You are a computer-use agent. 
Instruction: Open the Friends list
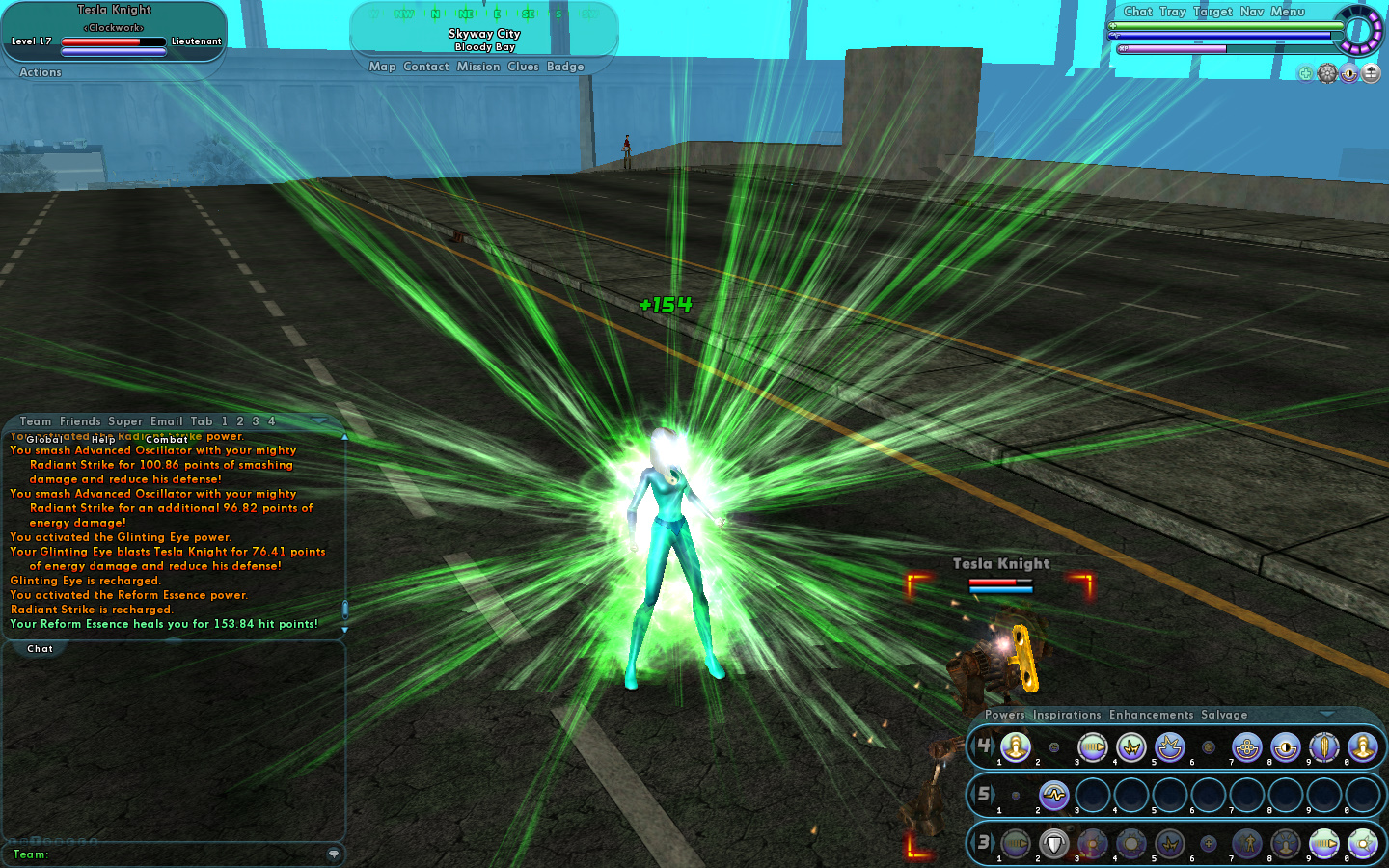(x=80, y=421)
